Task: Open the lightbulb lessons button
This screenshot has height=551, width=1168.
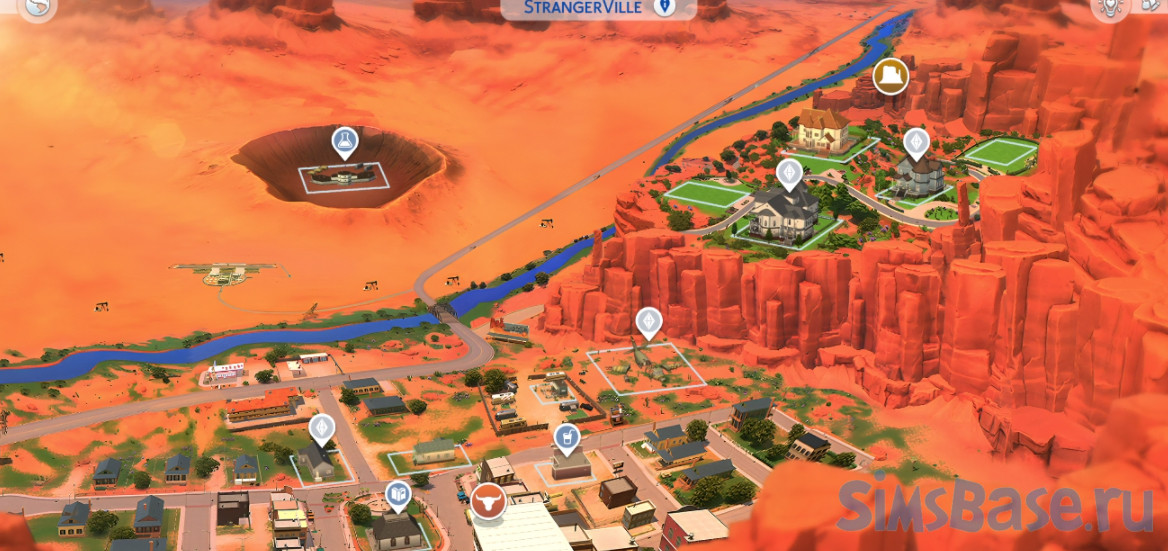Action: tap(1108, 8)
